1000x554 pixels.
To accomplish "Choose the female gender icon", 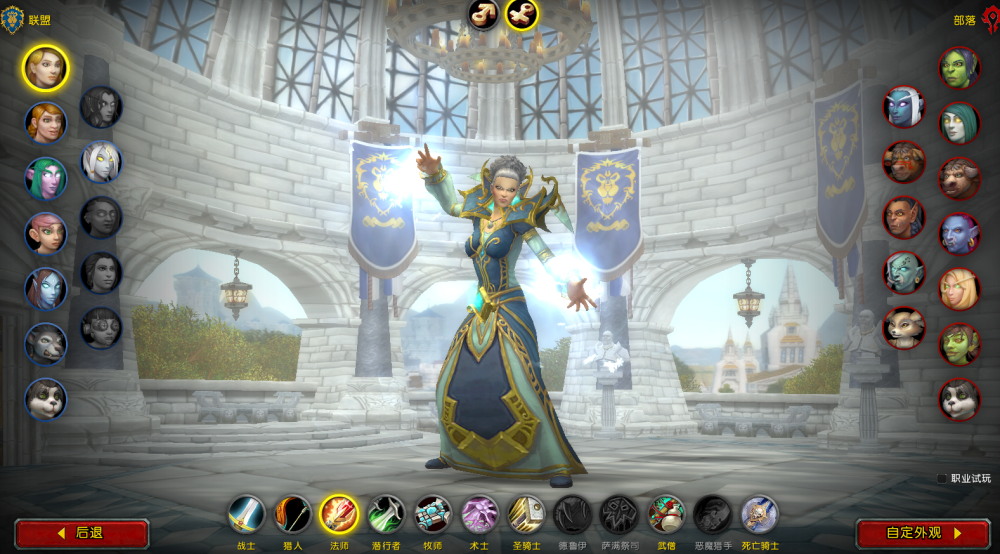I will click(522, 14).
